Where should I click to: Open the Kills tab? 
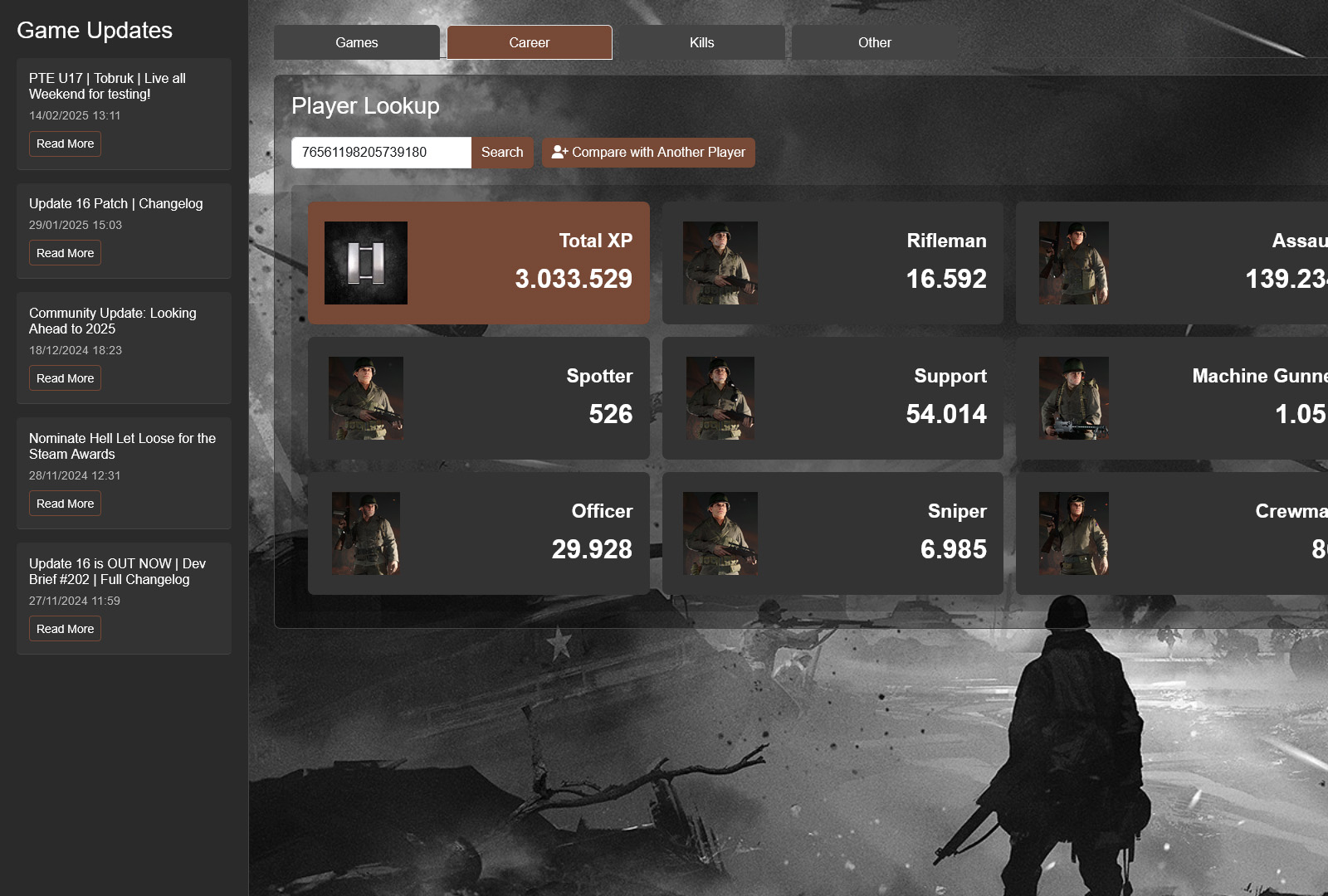pos(701,42)
